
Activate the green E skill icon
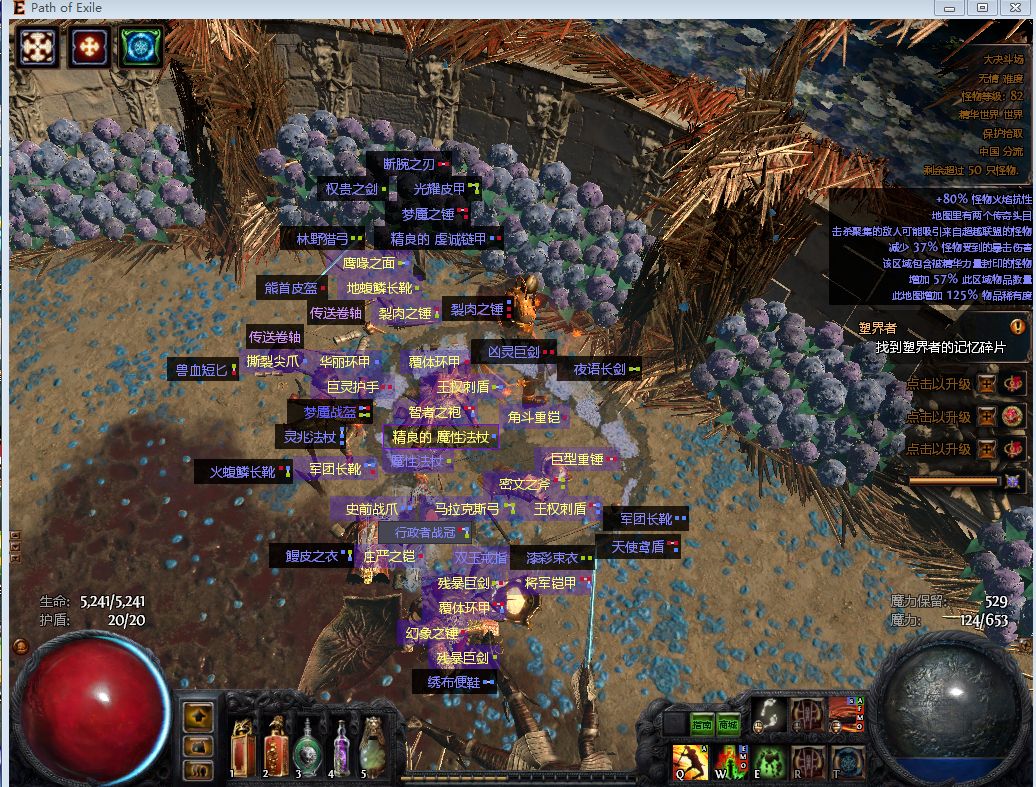point(769,762)
